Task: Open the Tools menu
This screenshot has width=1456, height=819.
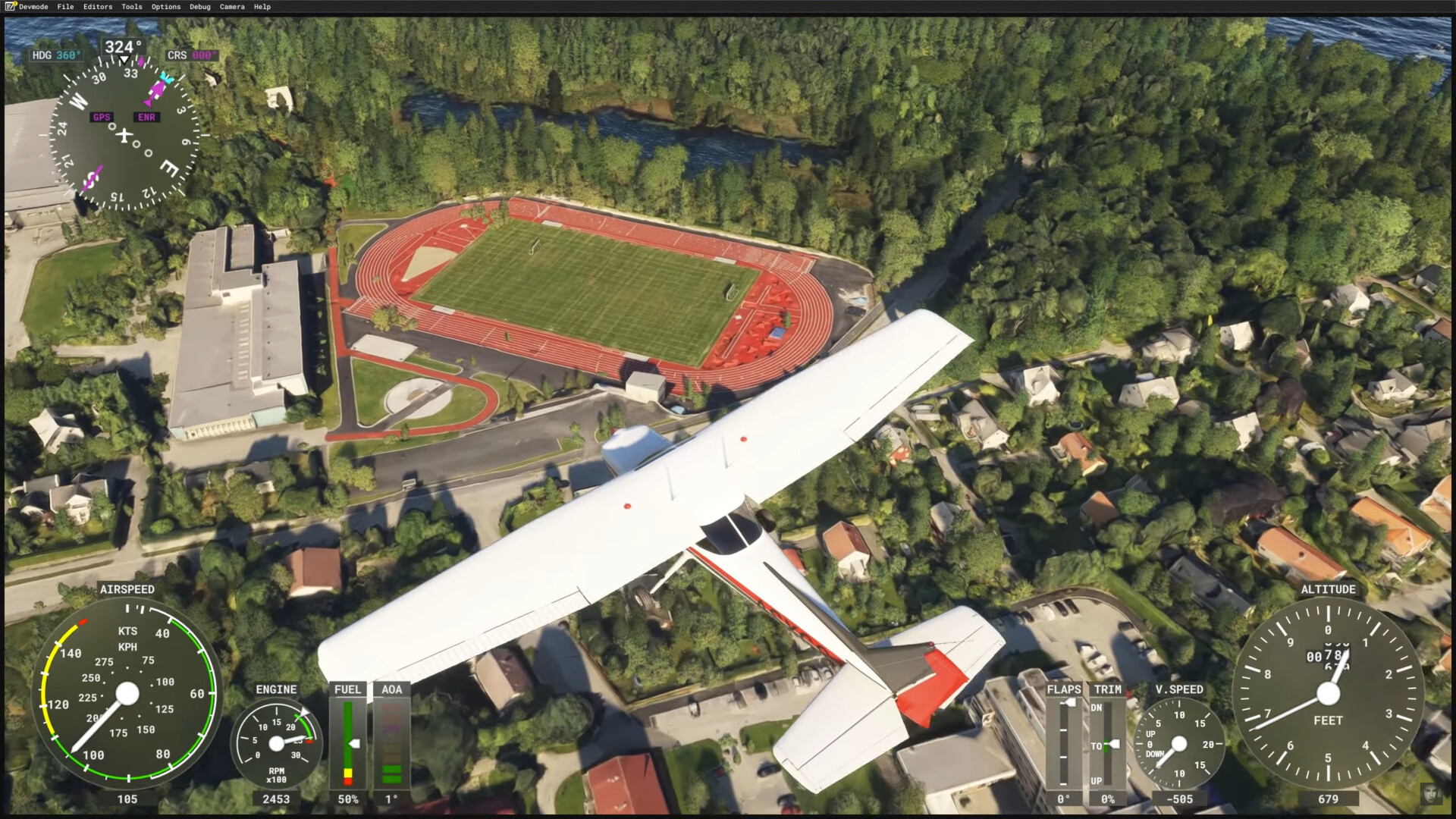Action: click(132, 7)
